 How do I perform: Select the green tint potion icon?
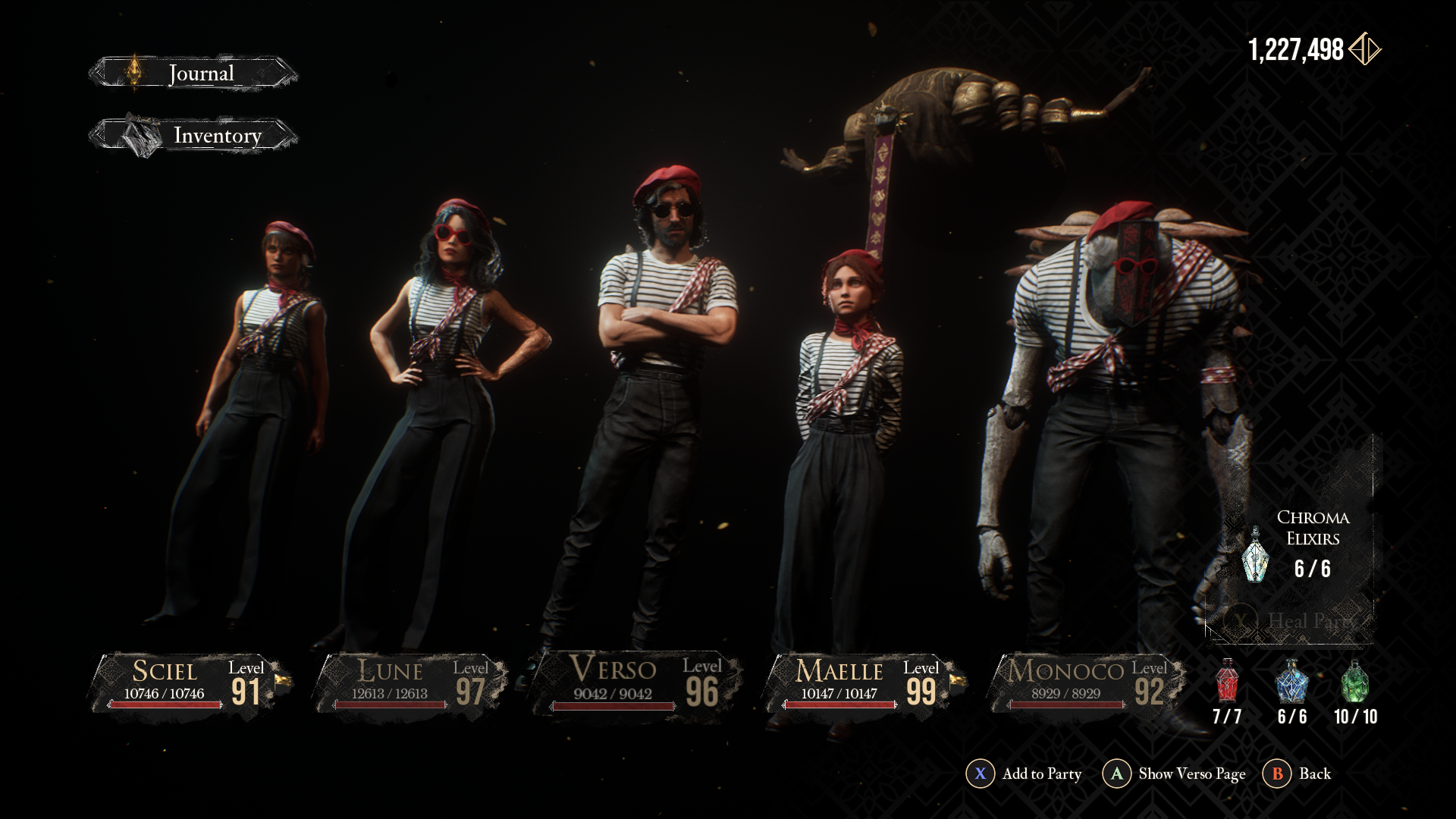click(x=1355, y=681)
